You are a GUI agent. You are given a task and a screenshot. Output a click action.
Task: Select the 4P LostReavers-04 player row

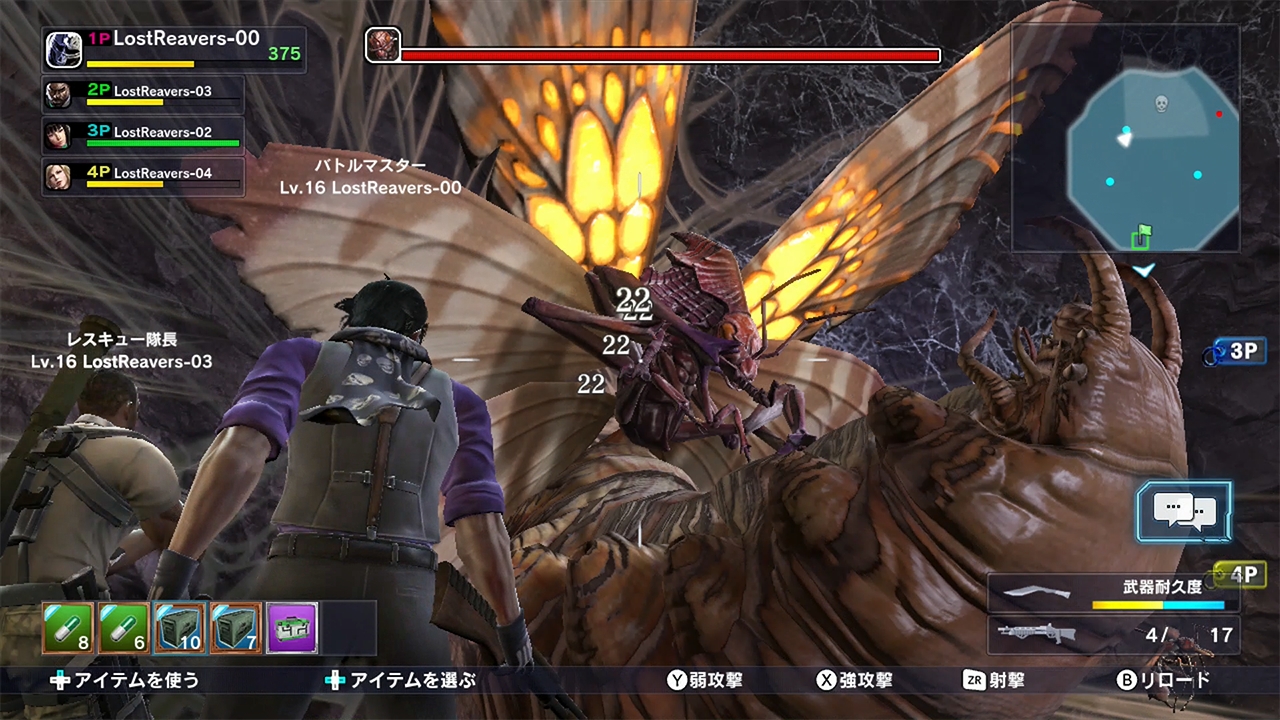[x=144, y=176]
